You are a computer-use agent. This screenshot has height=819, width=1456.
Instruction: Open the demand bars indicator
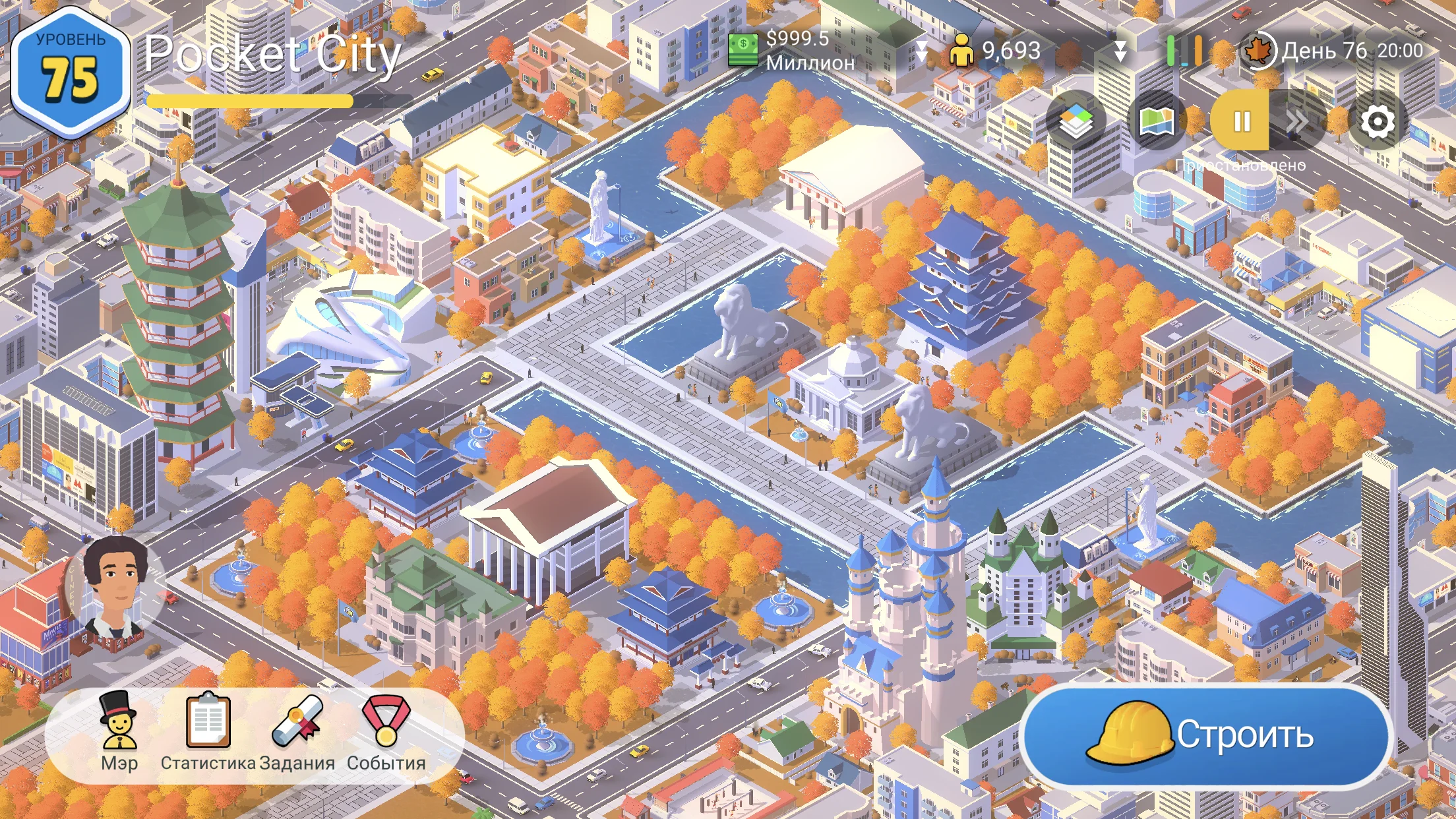point(1184,51)
